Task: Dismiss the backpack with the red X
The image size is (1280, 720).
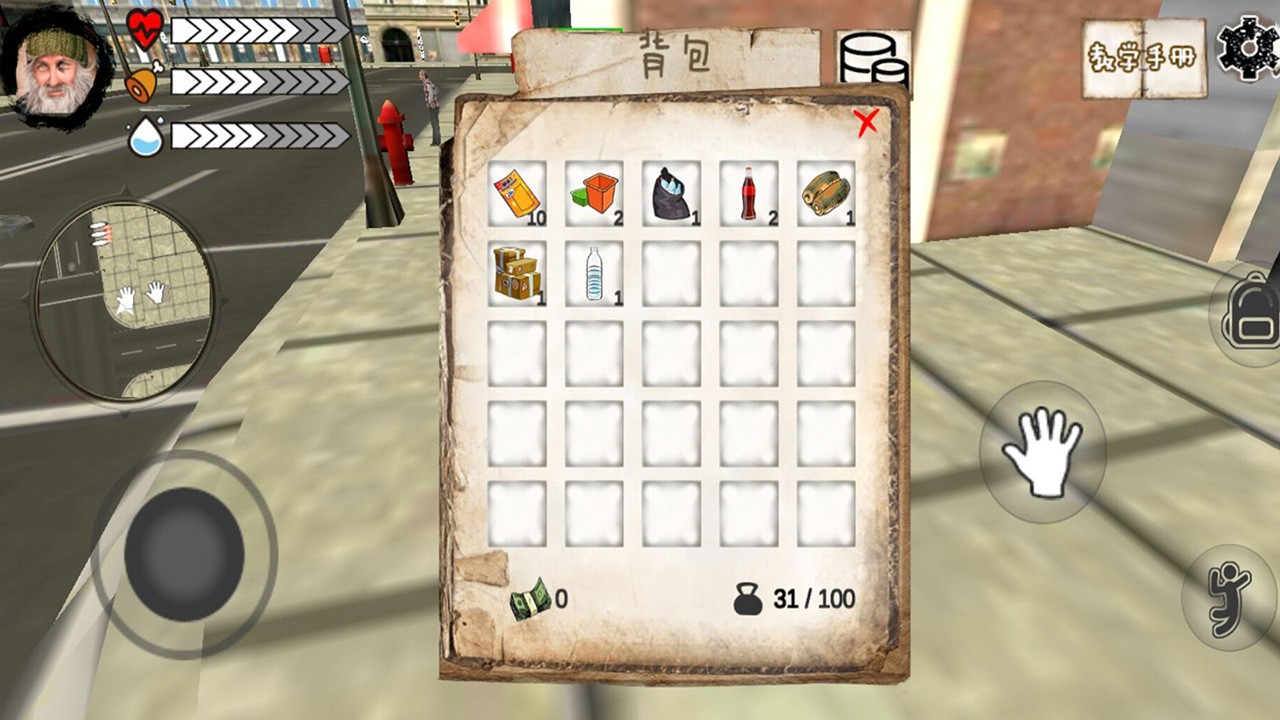Action: pos(868,122)
